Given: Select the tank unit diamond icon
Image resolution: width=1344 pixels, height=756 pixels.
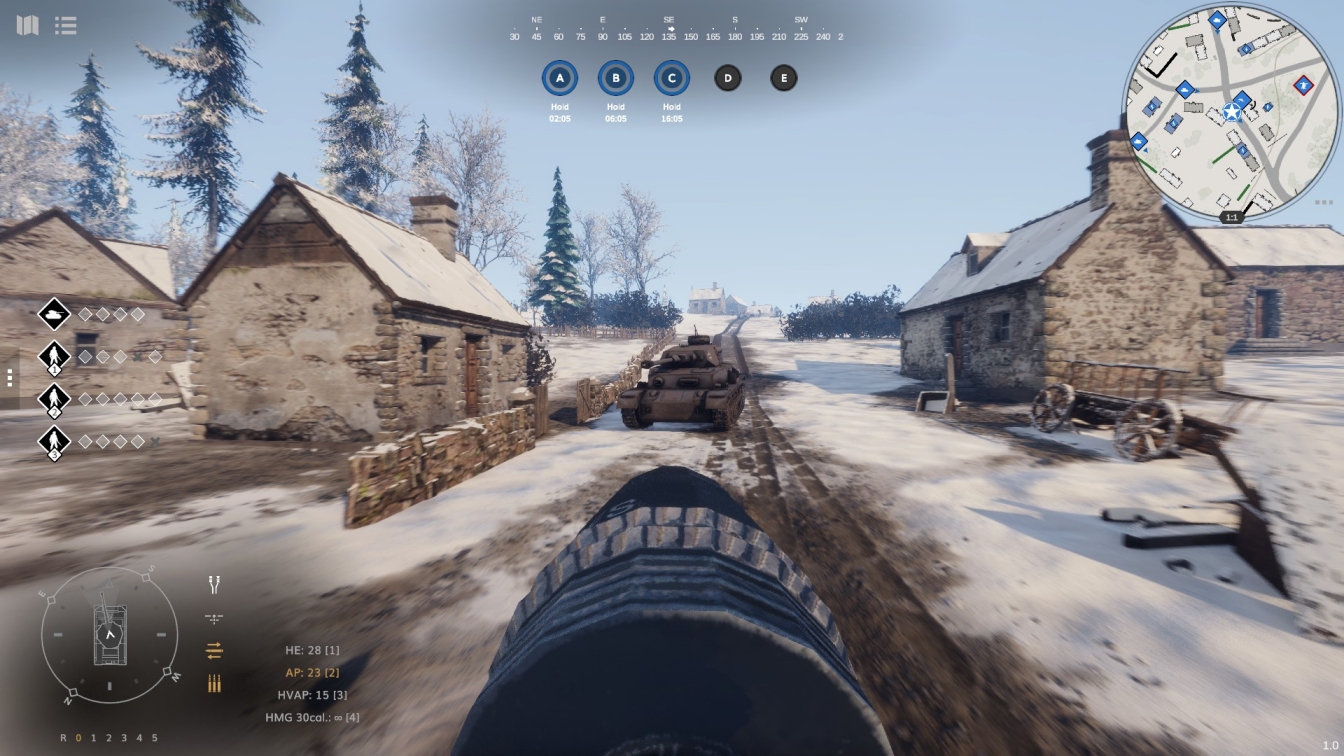Looking at the screenshot, I should click(x=54, y=314).
